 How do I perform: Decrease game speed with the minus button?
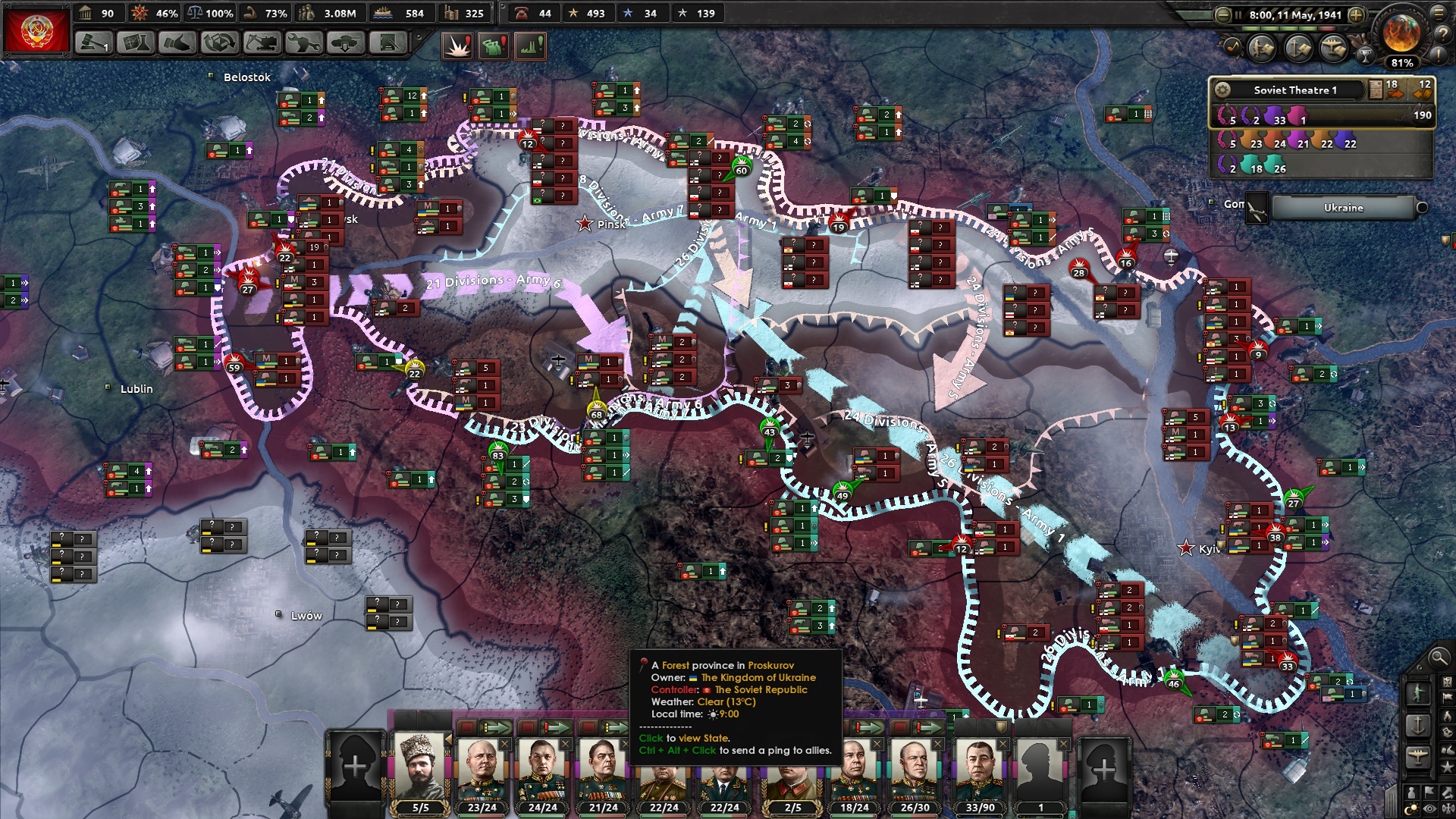point(1222,14)
